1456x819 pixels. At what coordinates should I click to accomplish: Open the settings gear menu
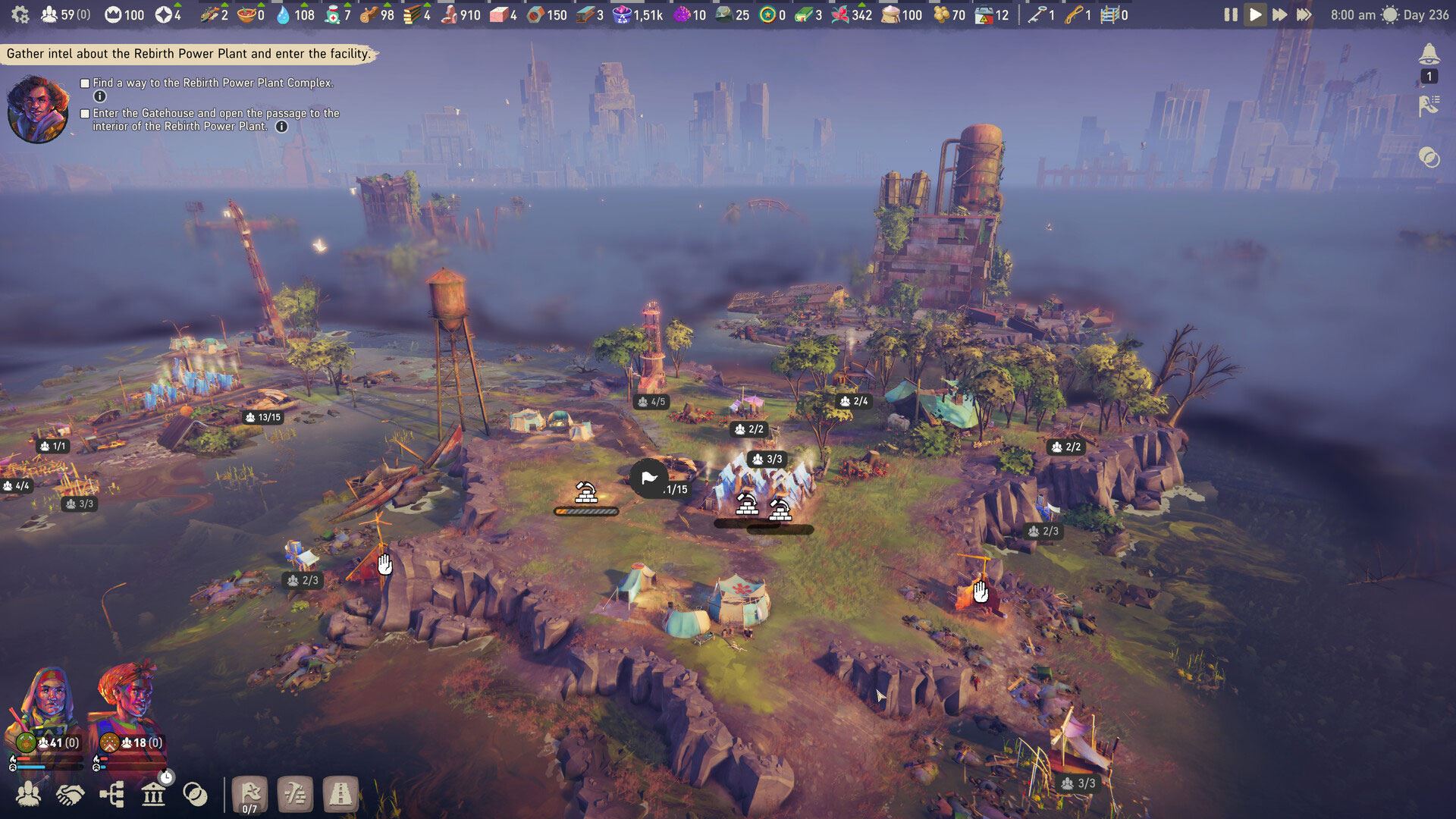(x=20, y=14)
